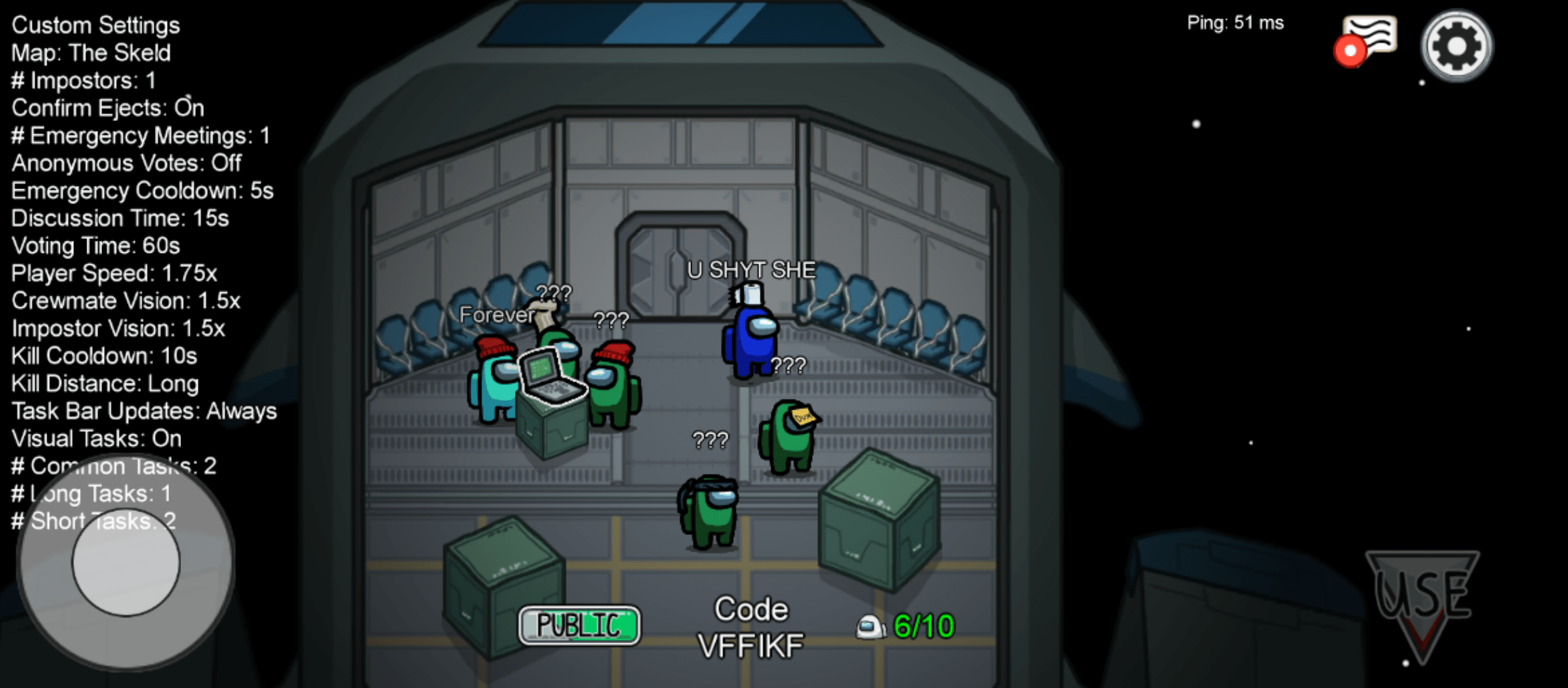The image size is (1568, 688).
Task: Select the Custom Settings header
Action: click(95, 25)
